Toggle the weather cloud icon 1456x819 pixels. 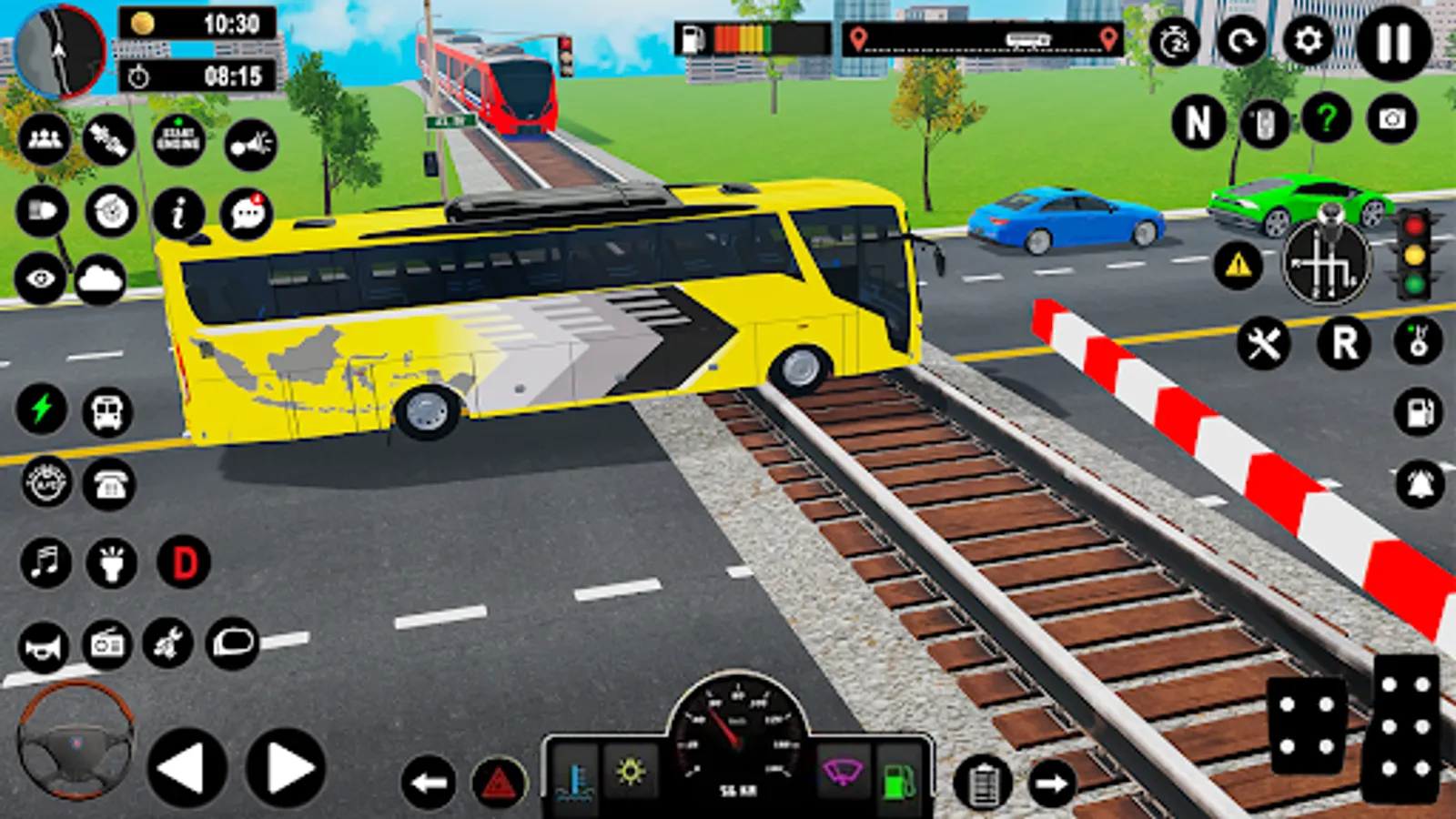point(100,279)
